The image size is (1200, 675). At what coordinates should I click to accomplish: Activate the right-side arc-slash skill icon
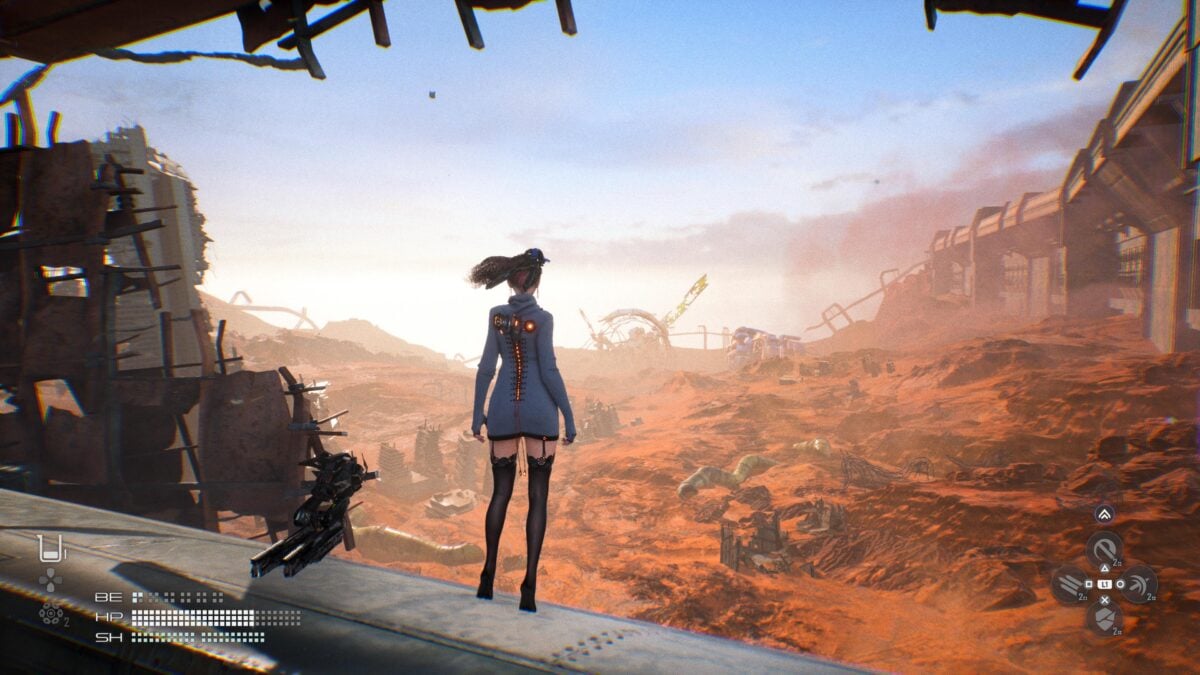(1139, 584)
